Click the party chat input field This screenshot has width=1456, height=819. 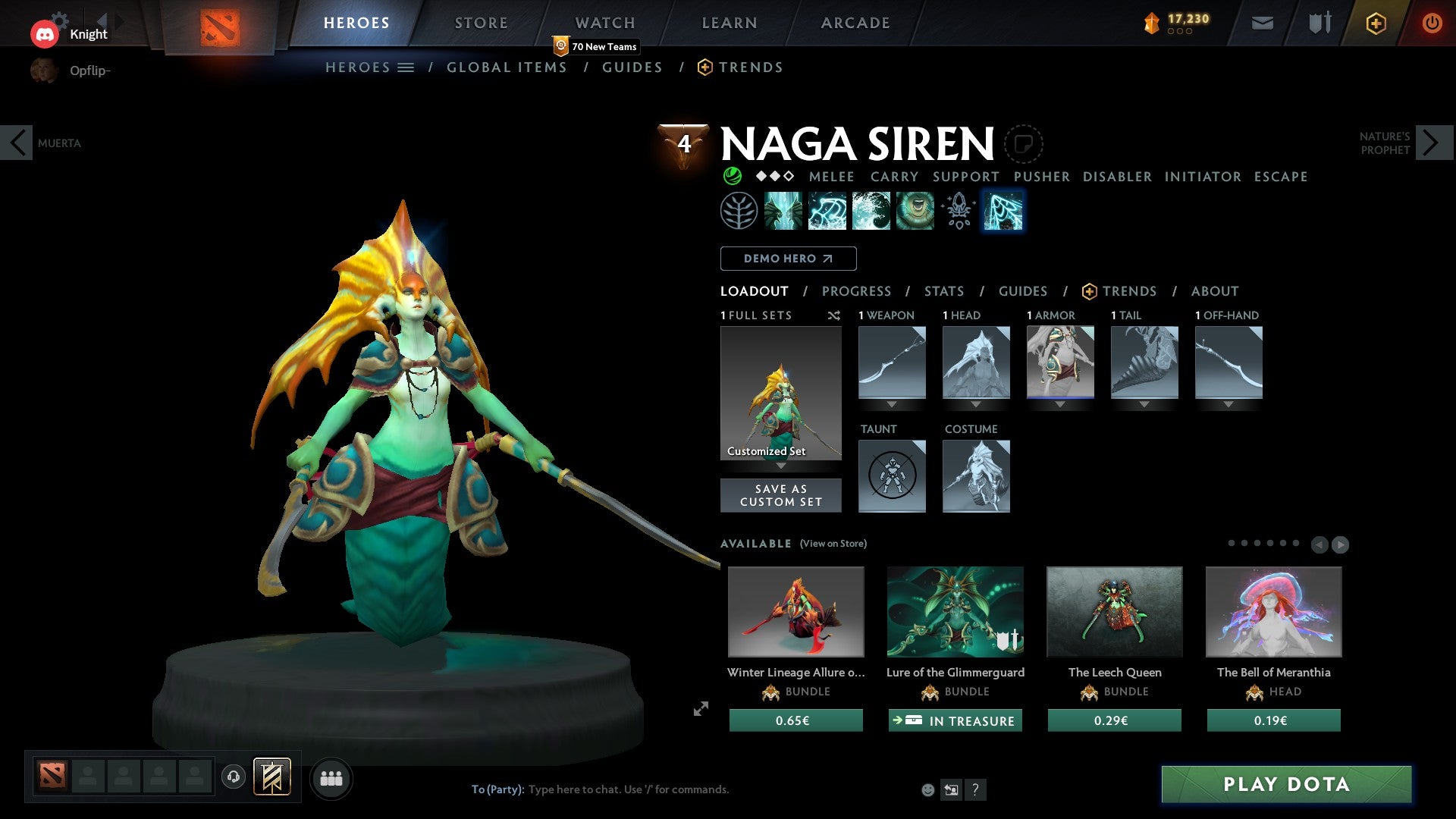coord(629,789)
